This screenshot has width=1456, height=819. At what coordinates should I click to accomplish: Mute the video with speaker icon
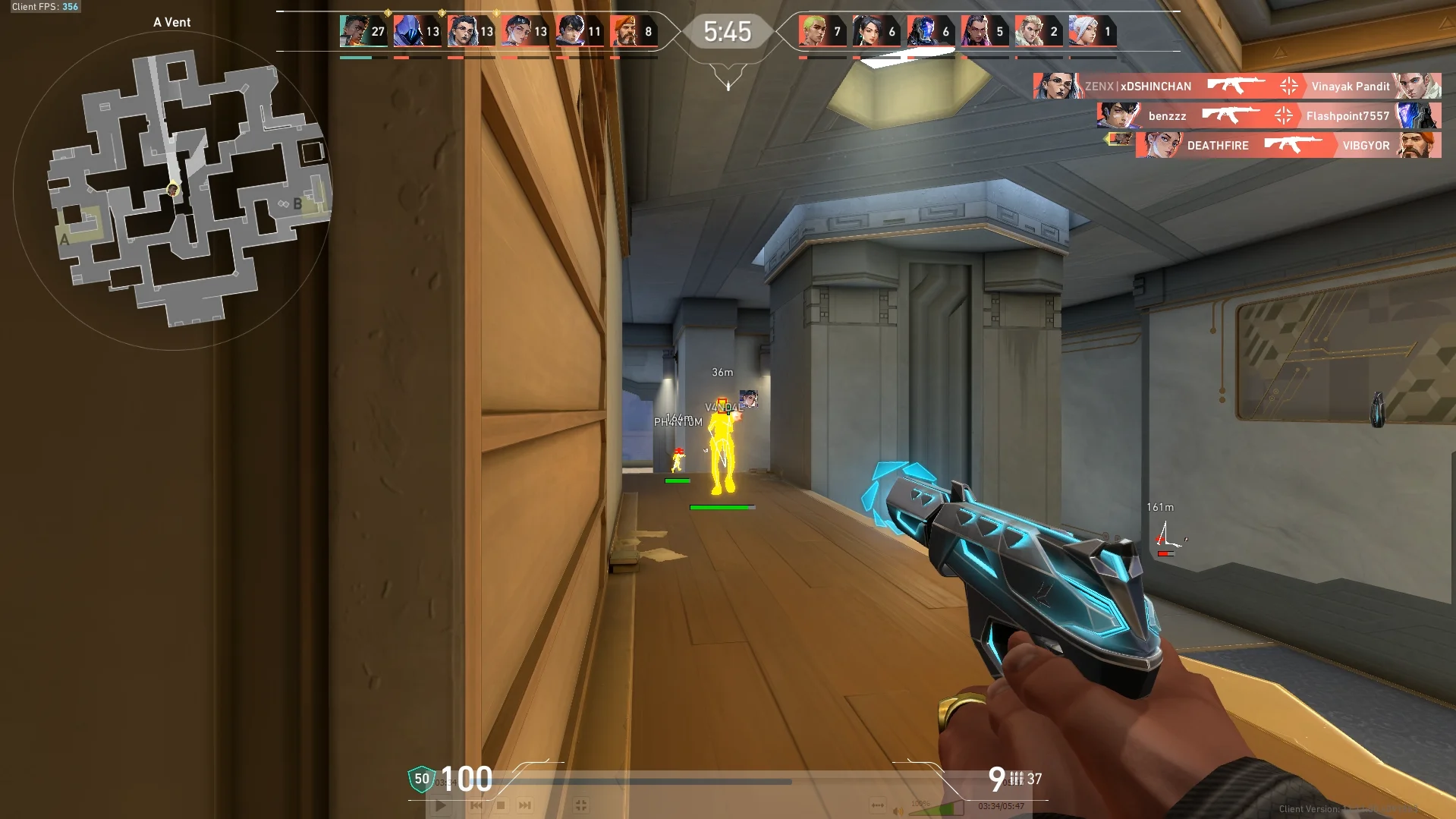898,811
